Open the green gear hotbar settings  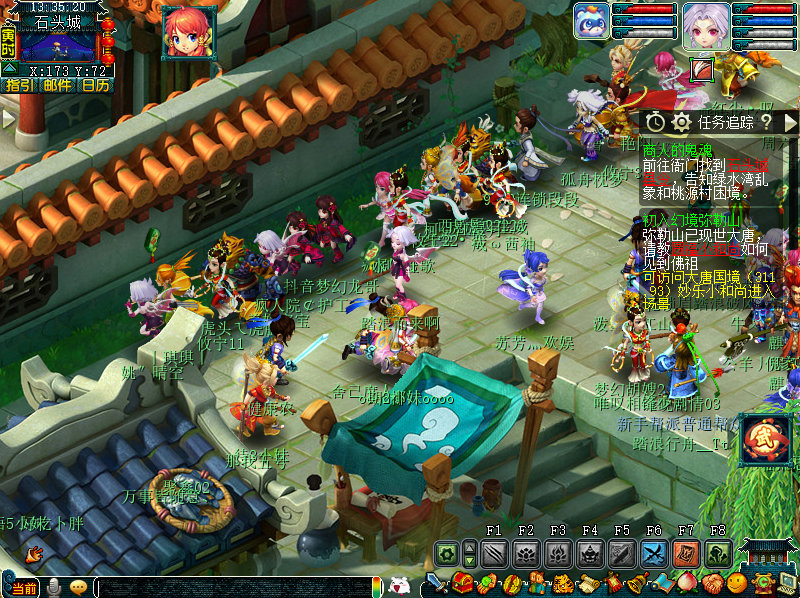tap(446, 553)
